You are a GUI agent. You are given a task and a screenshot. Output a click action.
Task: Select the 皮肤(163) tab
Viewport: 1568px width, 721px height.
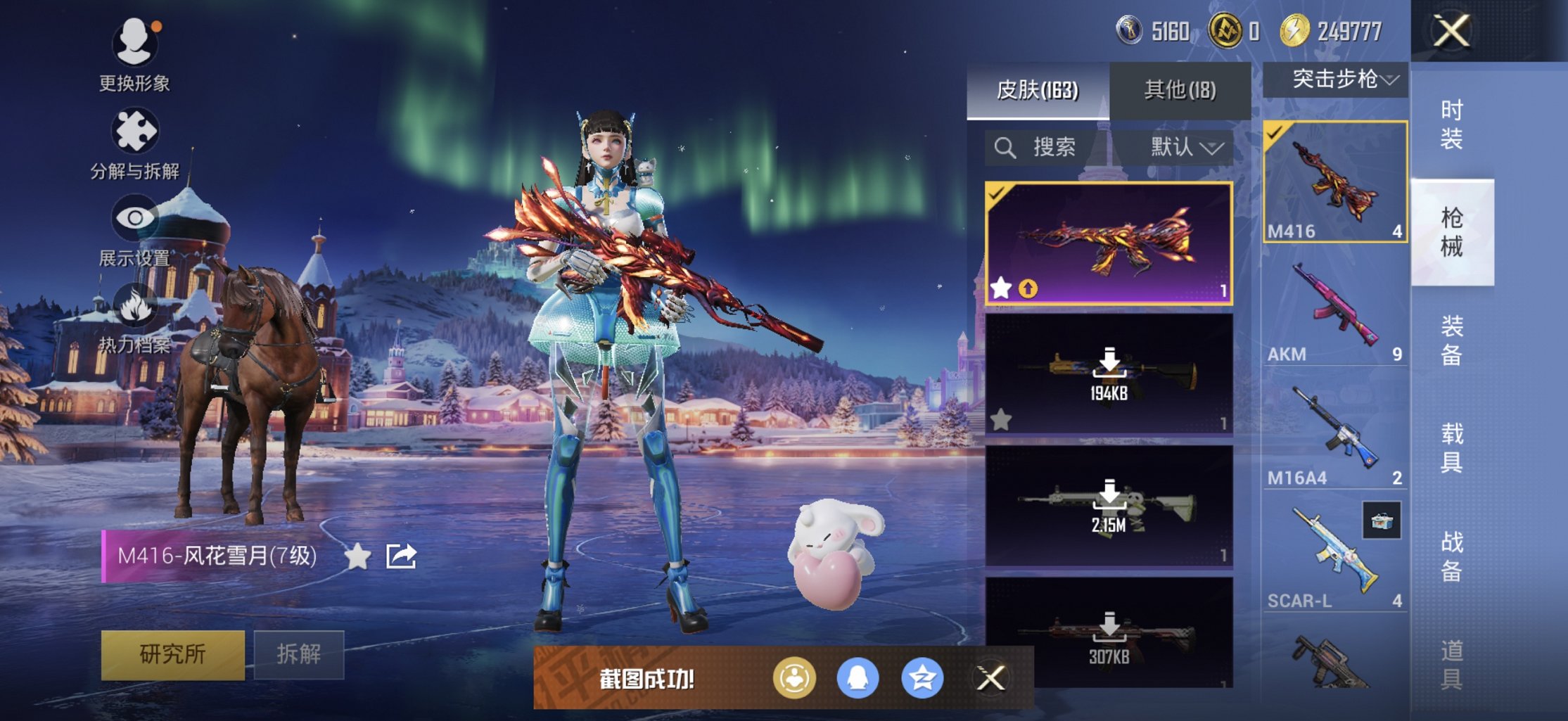click(x=1038, y=90)
